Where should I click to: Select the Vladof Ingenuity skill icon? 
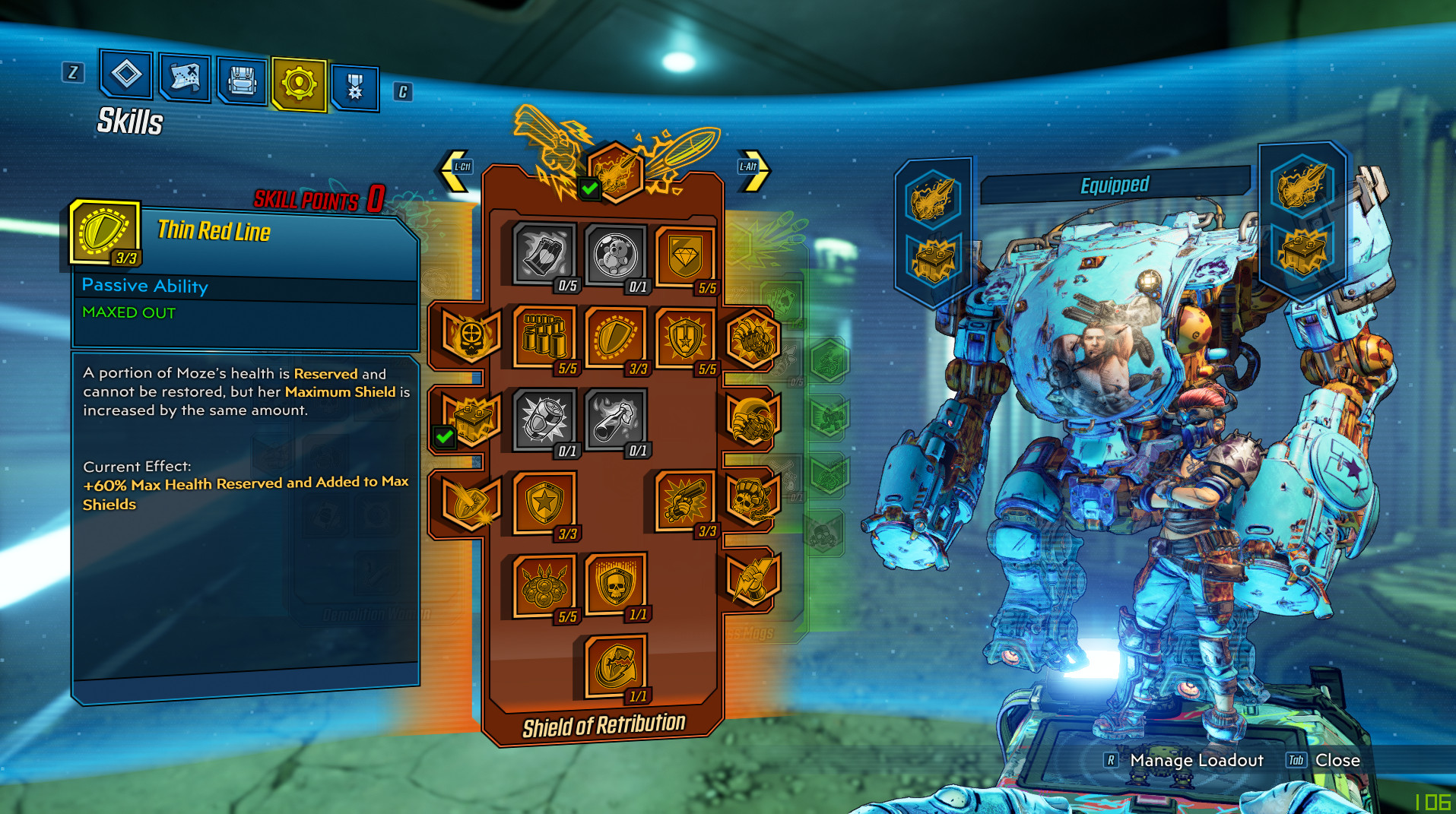pos(684,337)
